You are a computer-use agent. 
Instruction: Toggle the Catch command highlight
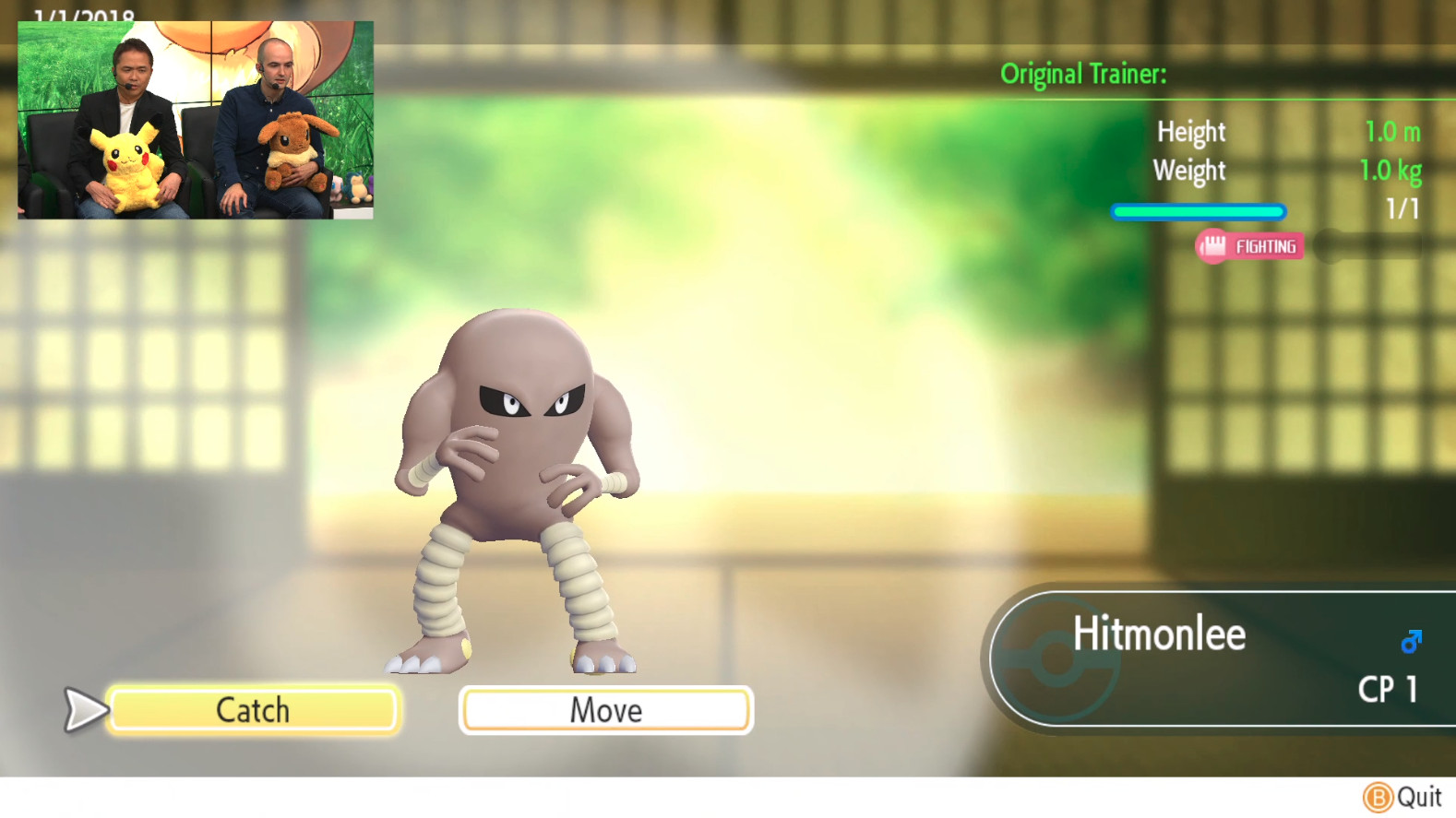pos(252,709)
